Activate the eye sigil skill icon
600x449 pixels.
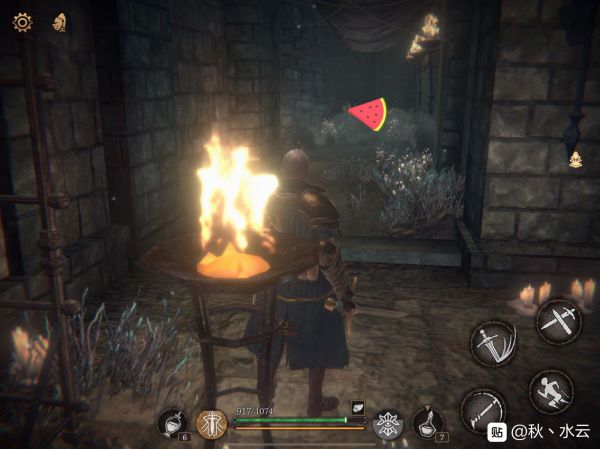tap(388, 424)
